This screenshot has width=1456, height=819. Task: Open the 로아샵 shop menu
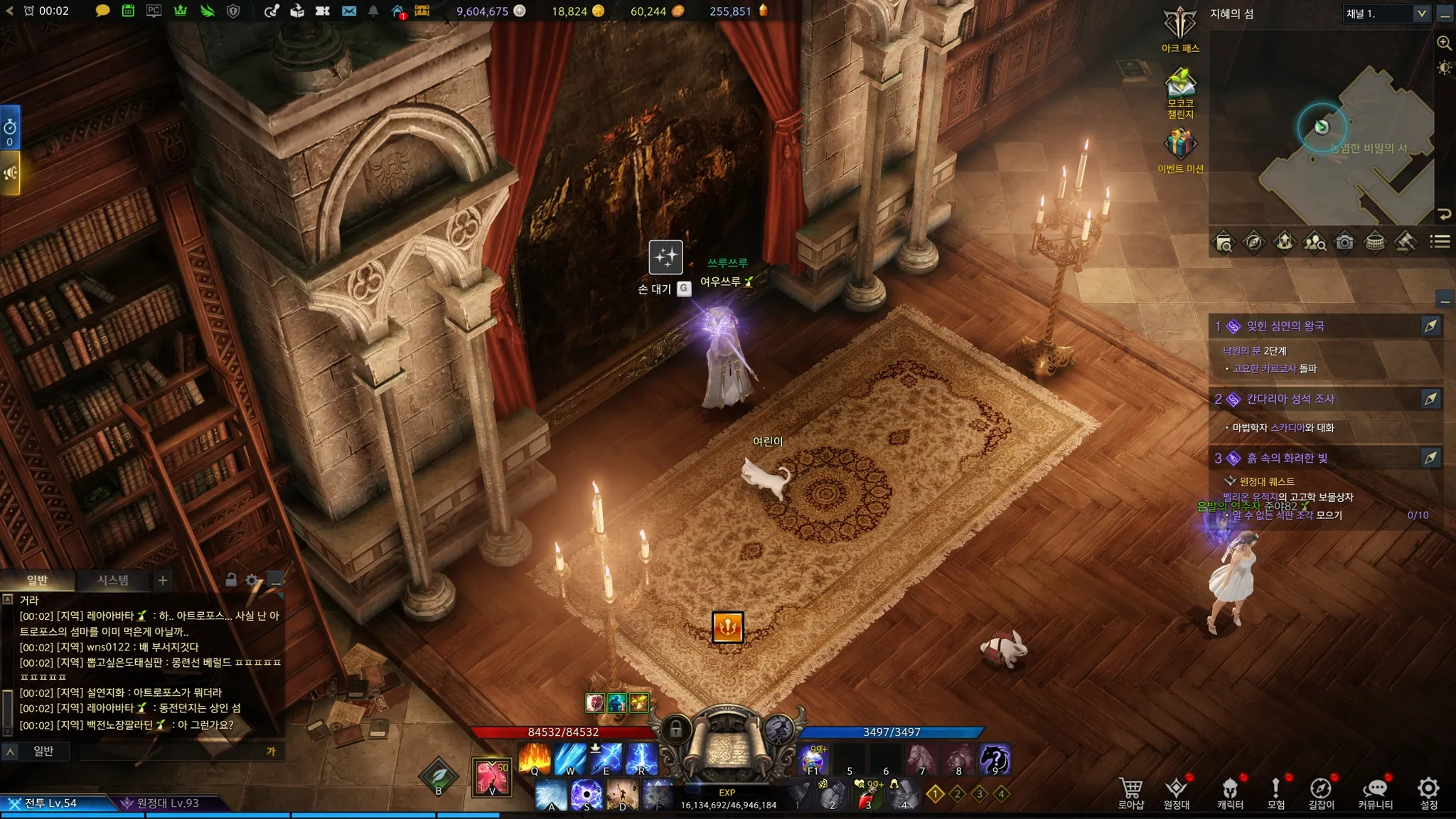click(1130, 793)
